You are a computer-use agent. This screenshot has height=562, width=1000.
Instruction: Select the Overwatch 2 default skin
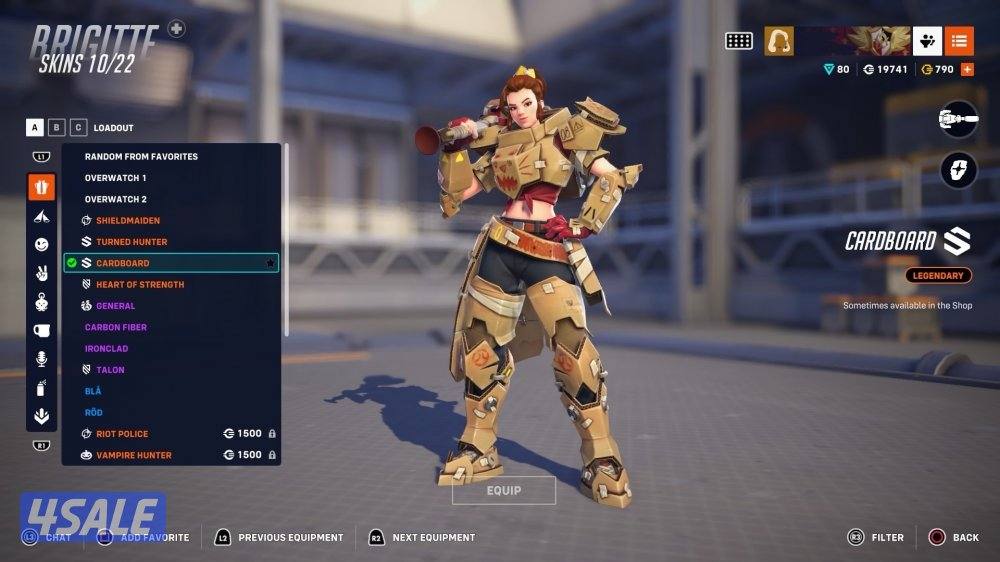(115, 199)
